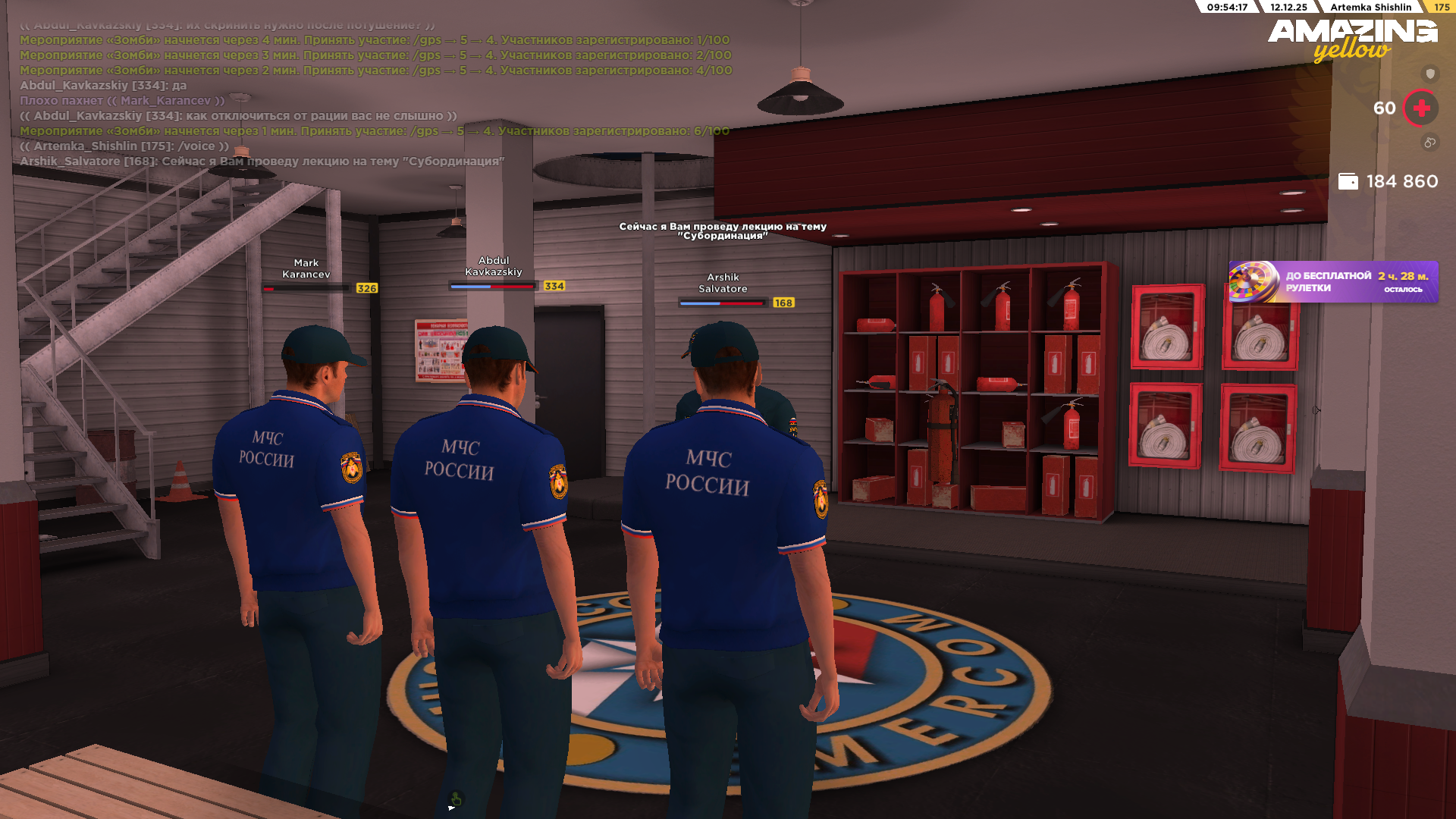This screenshot has width=1456, height=819.
Task: Click the wallet money icon
Action: [x=1348, y=181]
